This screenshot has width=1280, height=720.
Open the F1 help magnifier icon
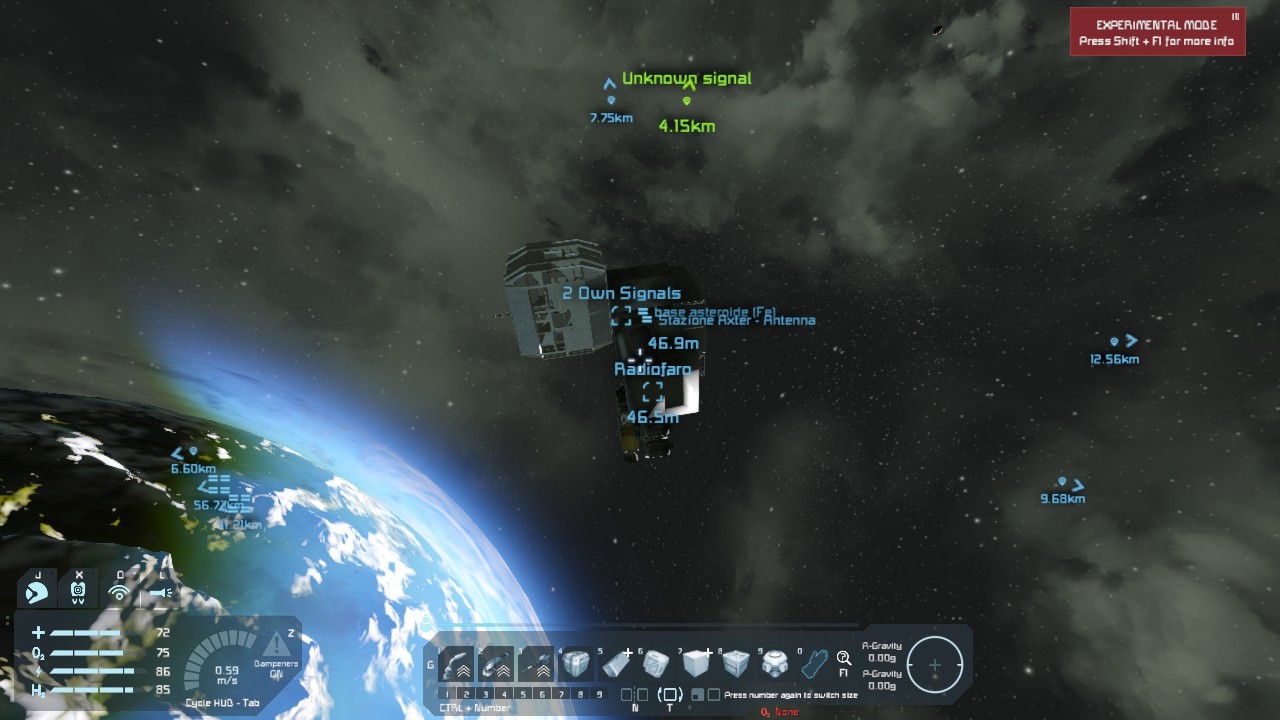(844, 658)
